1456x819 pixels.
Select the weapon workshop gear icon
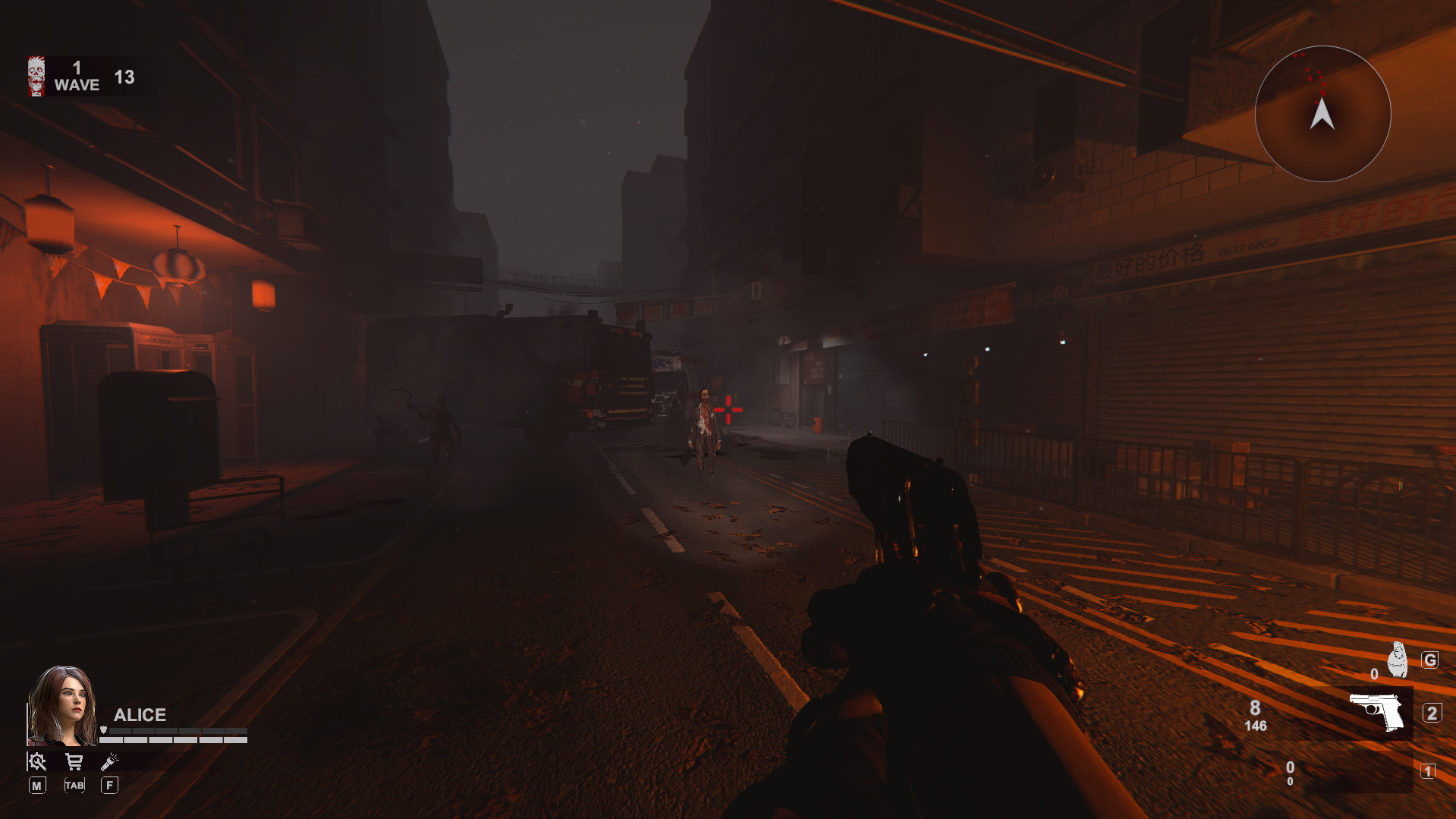[x=38, y=762]
